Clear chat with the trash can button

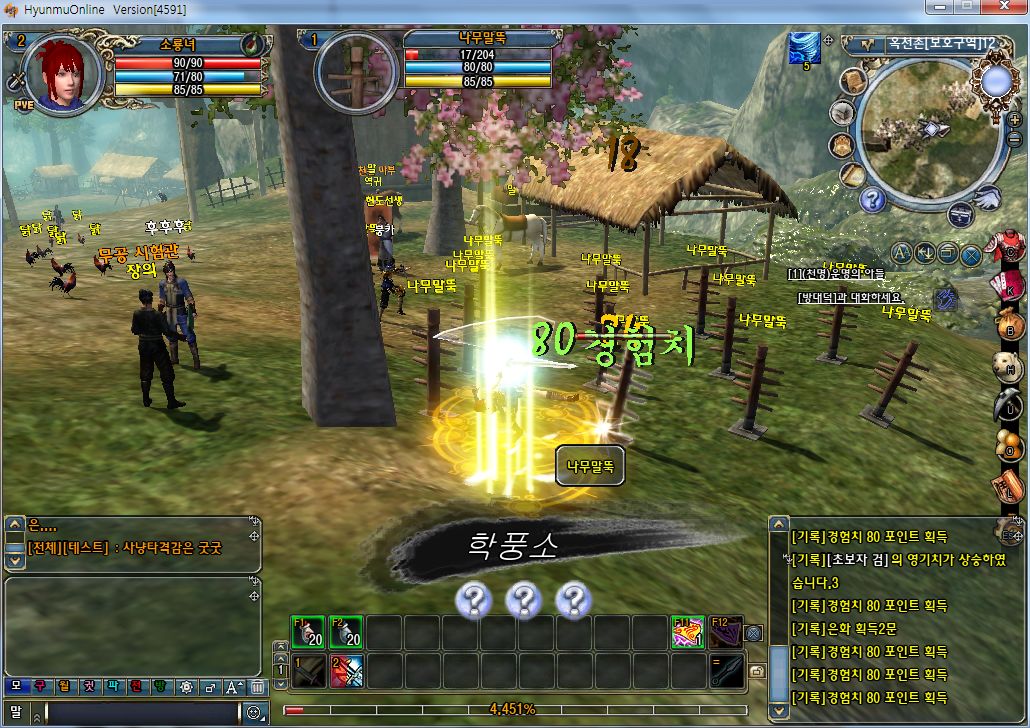pyautogui.click(x=257, y=687)
